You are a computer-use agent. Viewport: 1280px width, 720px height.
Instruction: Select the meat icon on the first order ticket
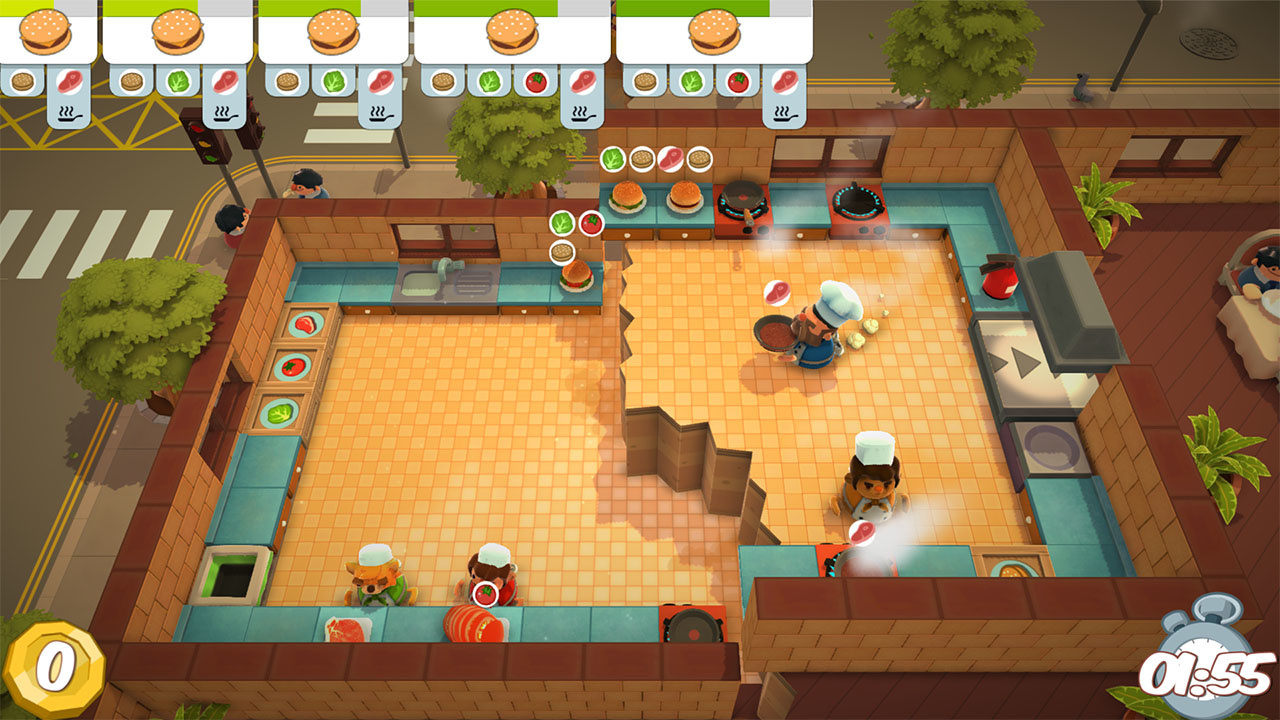[70, 80]
